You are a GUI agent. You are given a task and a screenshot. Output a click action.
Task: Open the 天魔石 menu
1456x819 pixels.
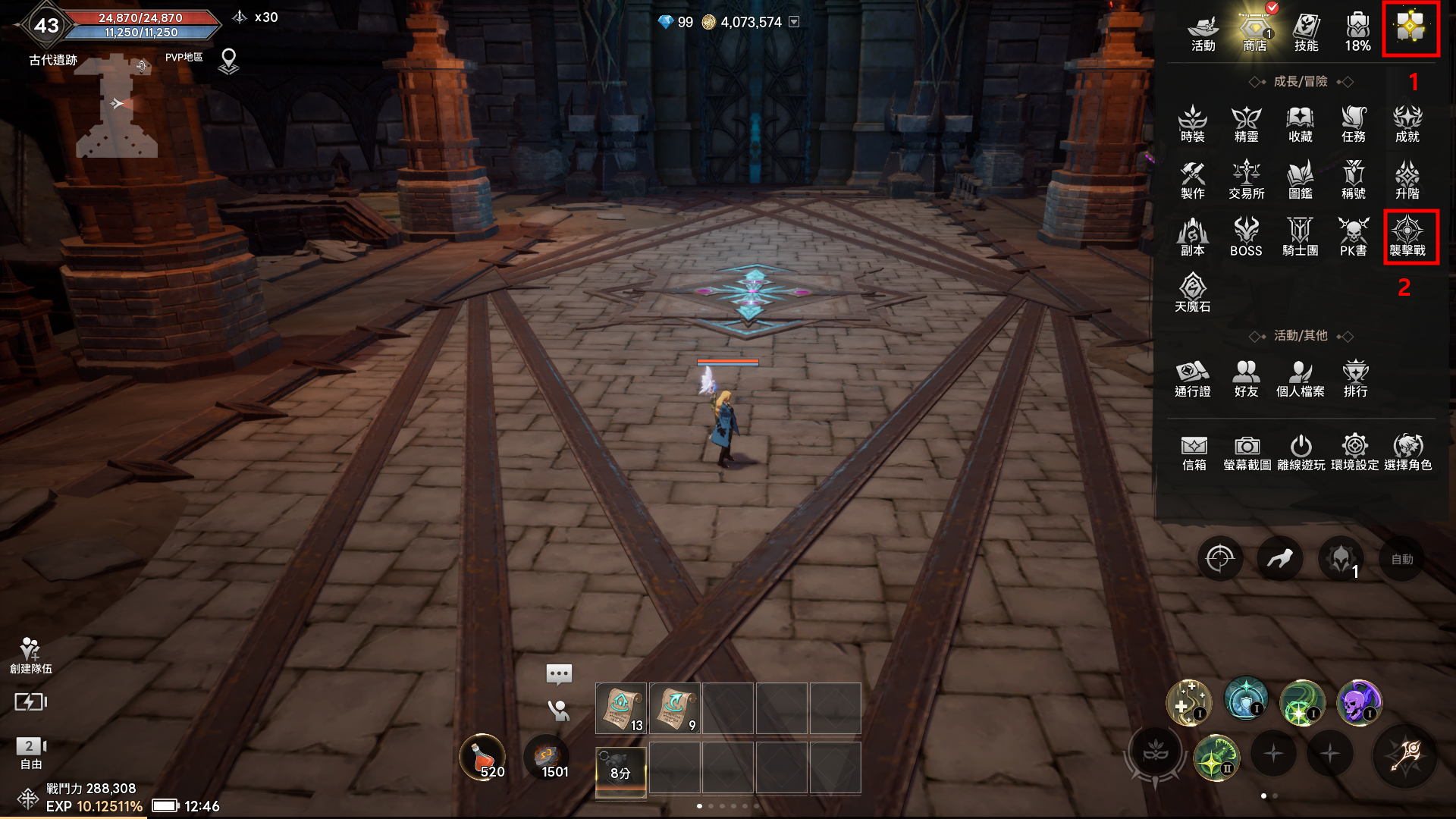click(1193, 293)
